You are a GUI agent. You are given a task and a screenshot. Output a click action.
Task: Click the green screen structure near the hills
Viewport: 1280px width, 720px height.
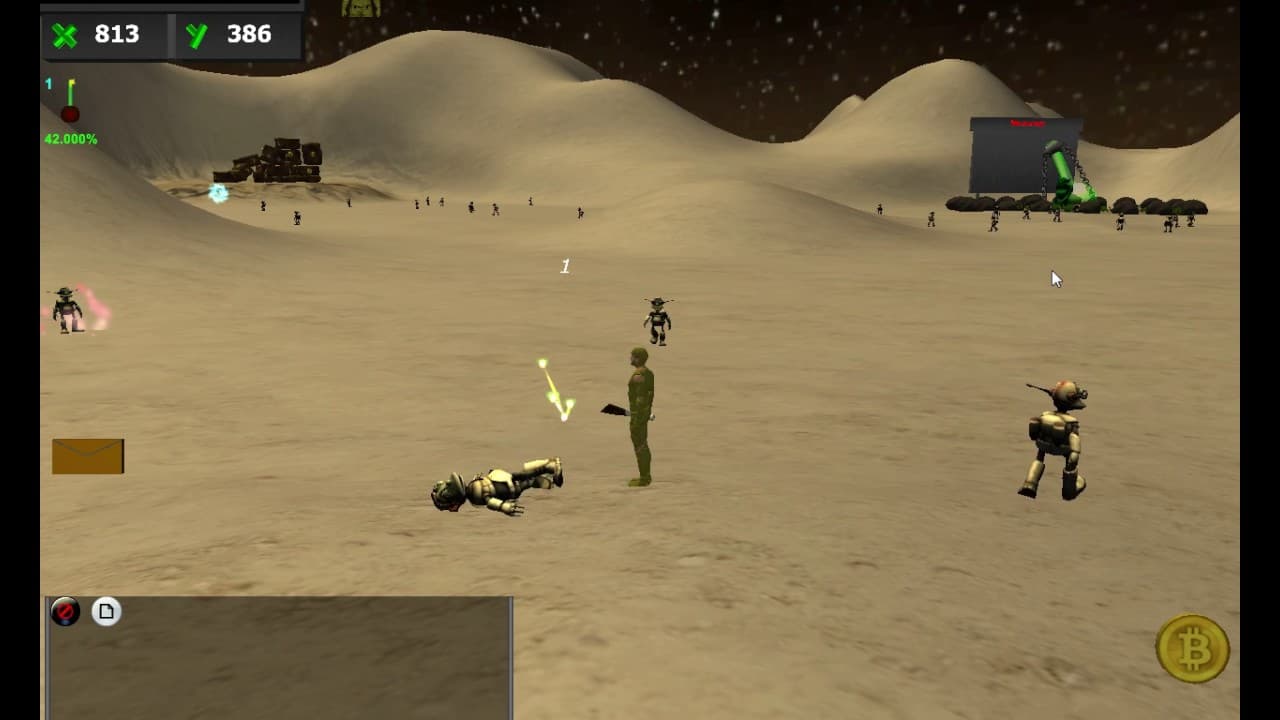click(x=1025, y=160)
